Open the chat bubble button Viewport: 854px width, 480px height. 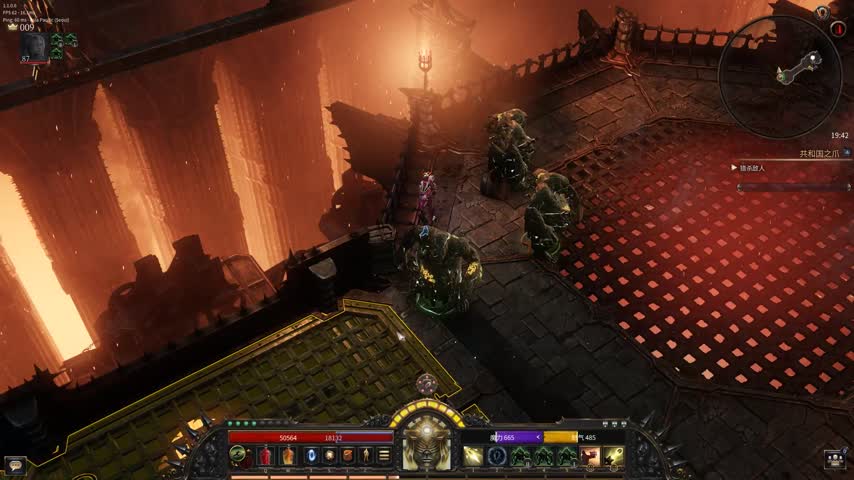[x=14, y=465]
